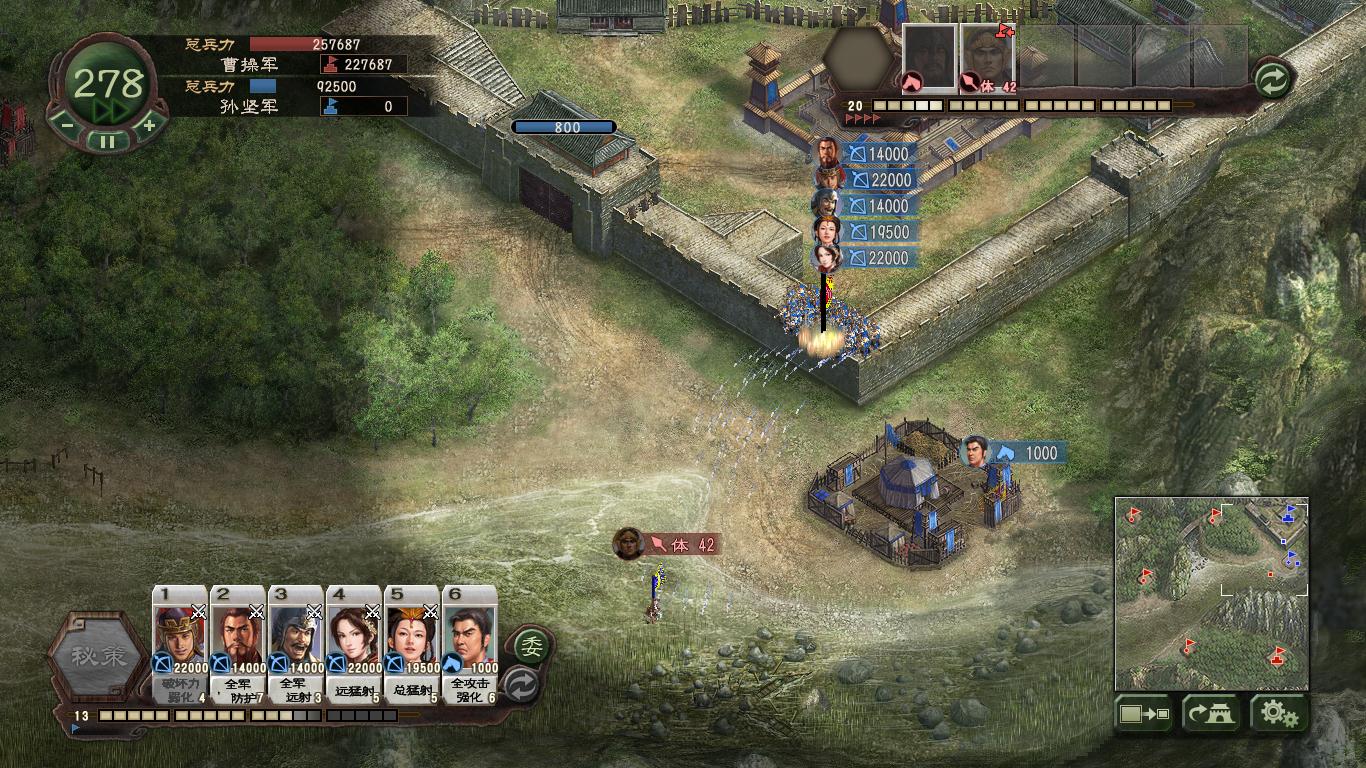Viewport: 1366px width, 768px height.
Task: Select the enemy officer portrait showing 体 42
Action: [x=988, y=58]
